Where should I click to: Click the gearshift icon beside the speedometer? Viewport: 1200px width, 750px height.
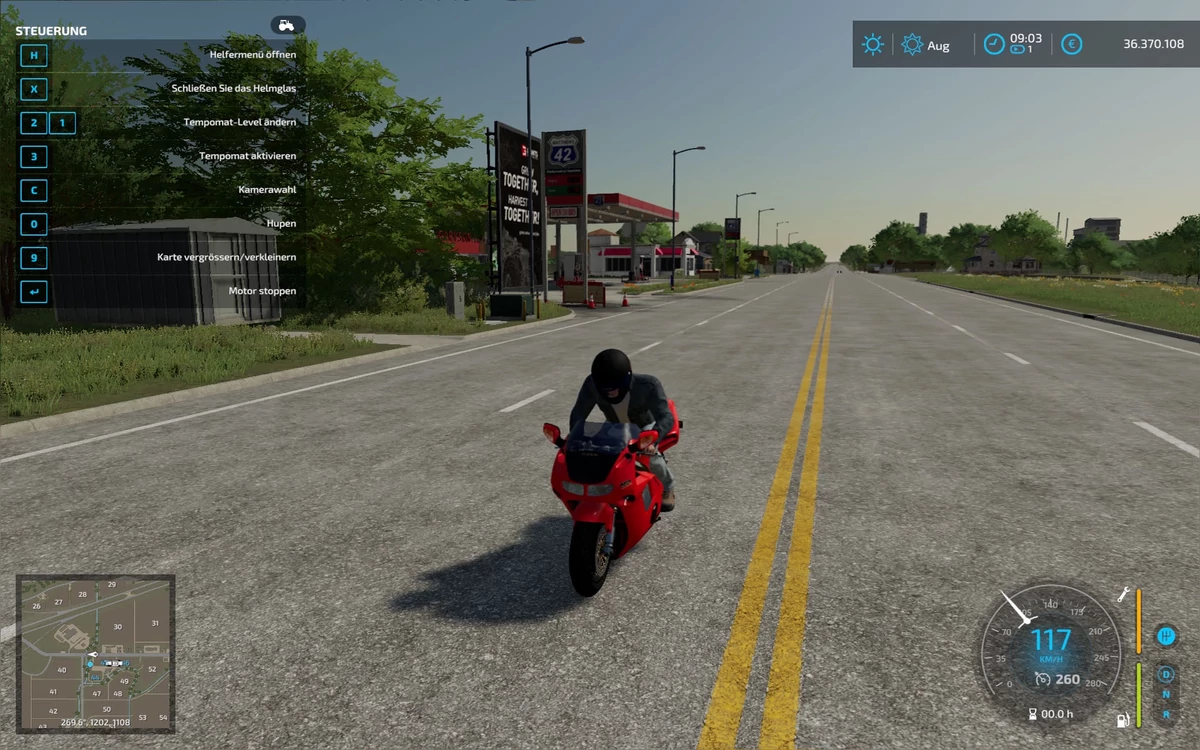point(1165,636)
